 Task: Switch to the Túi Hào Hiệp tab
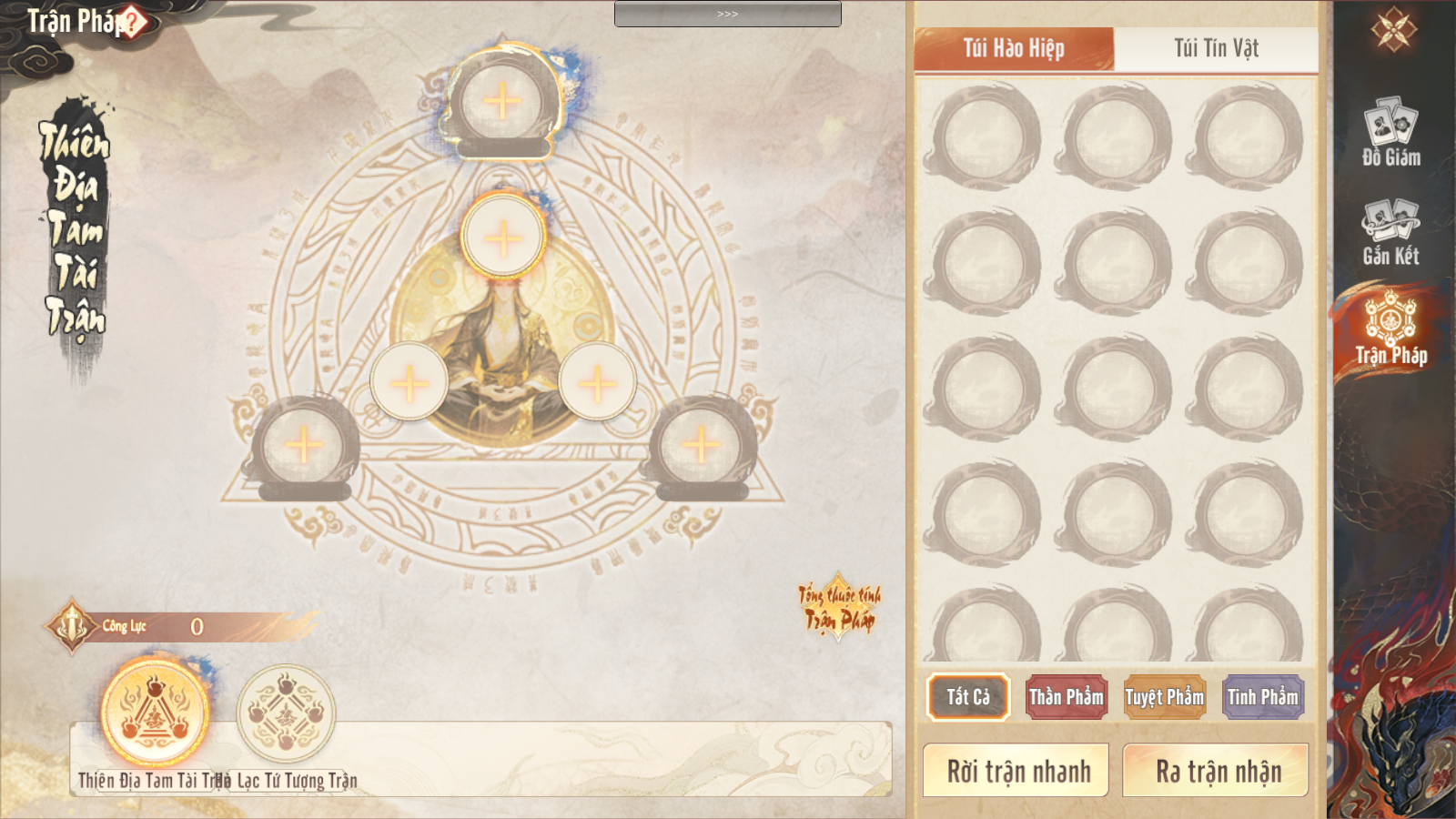click(1014, 48)
